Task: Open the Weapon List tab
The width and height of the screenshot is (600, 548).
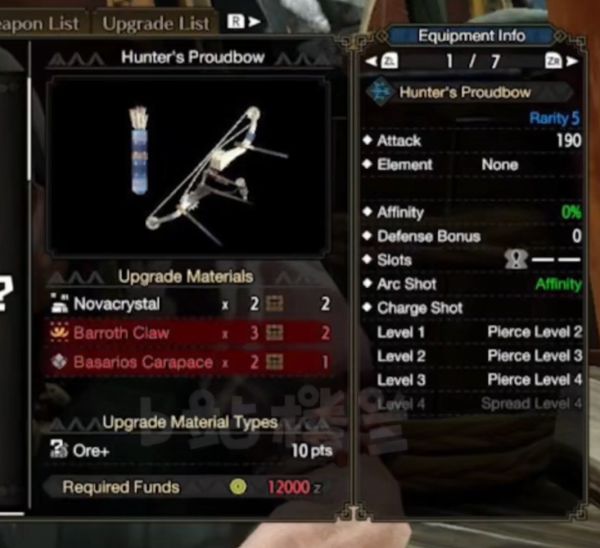Action: (43, 21)
